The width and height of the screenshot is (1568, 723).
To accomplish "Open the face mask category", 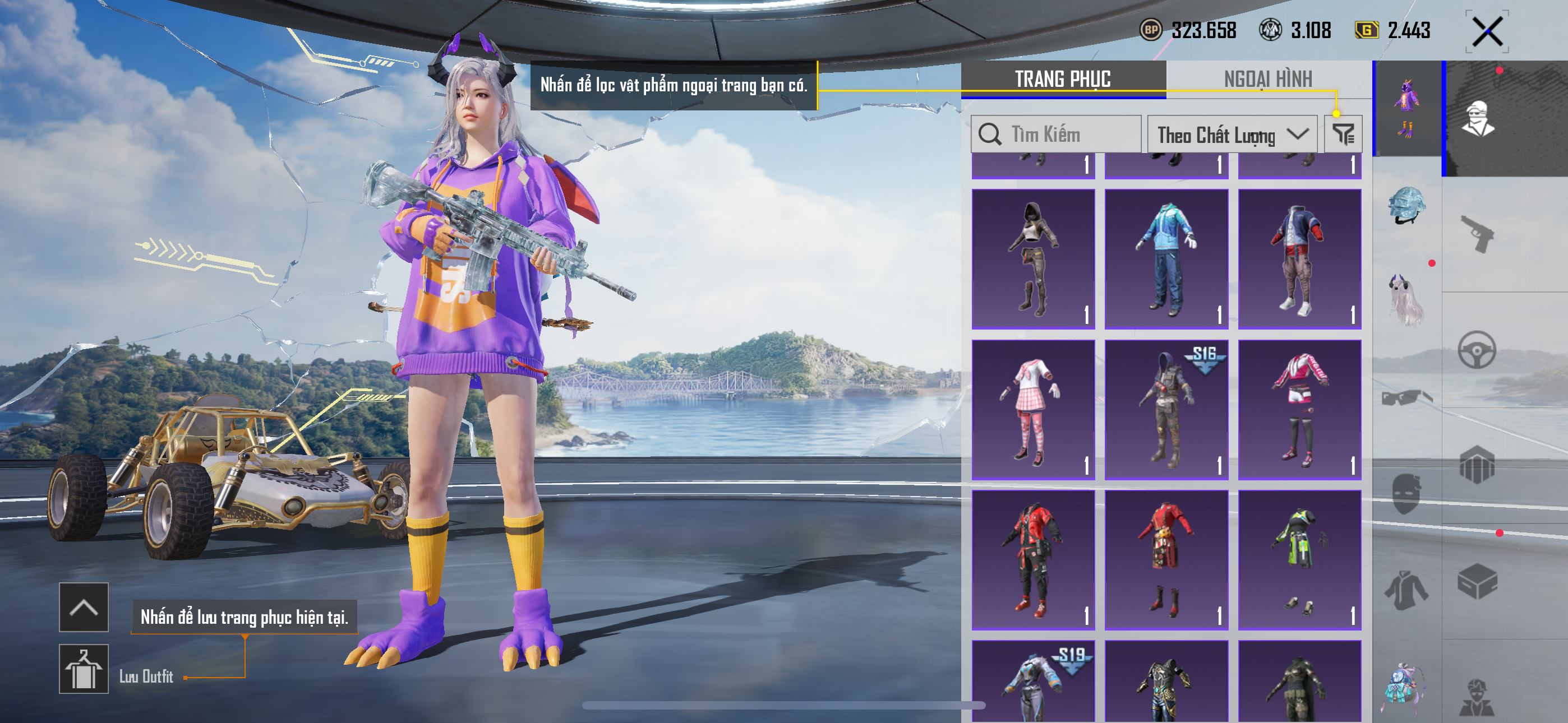I will pyautogui.click(x=1406, y=494).
